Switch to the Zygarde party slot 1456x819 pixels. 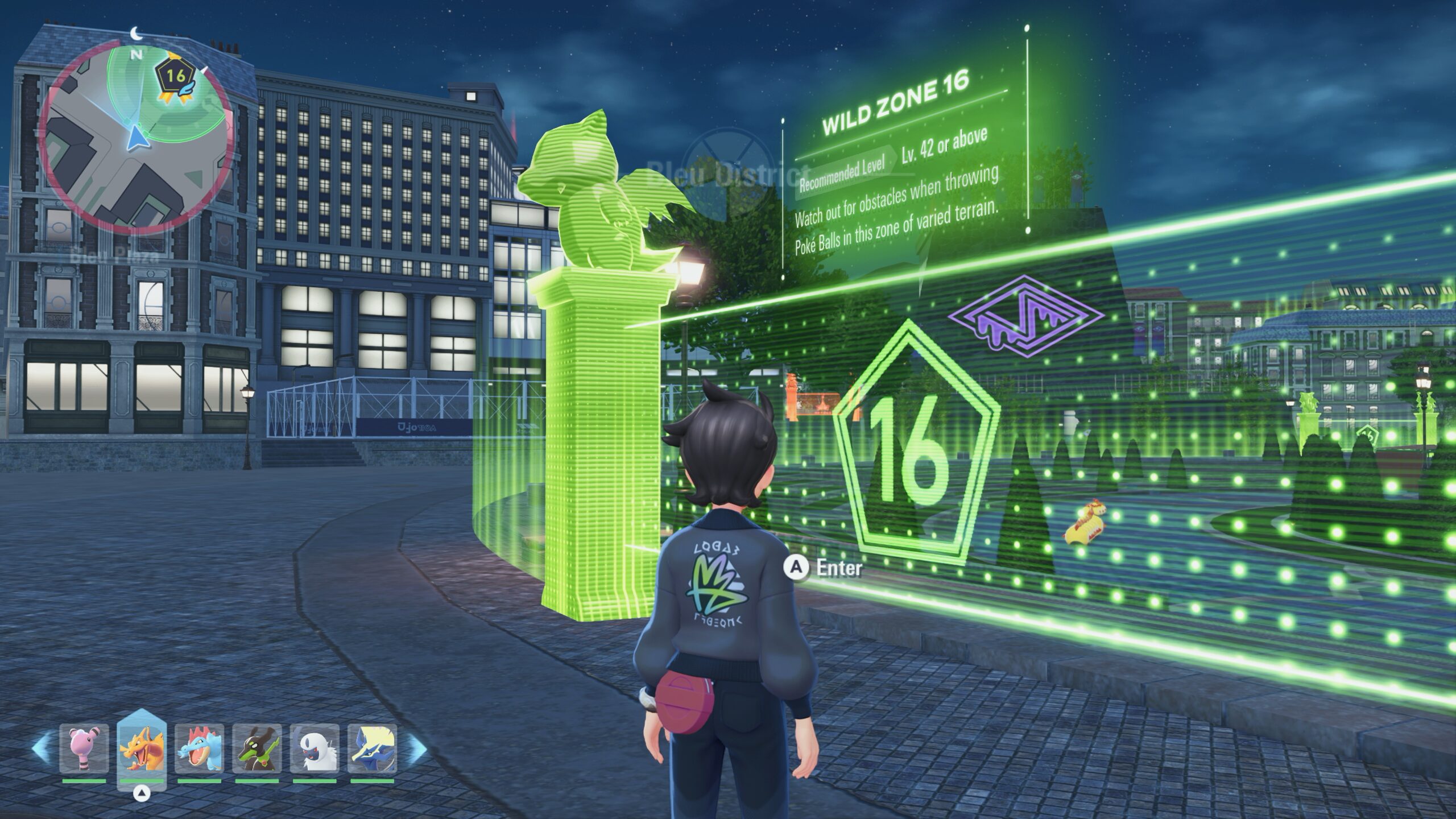[x=257, y=748]
